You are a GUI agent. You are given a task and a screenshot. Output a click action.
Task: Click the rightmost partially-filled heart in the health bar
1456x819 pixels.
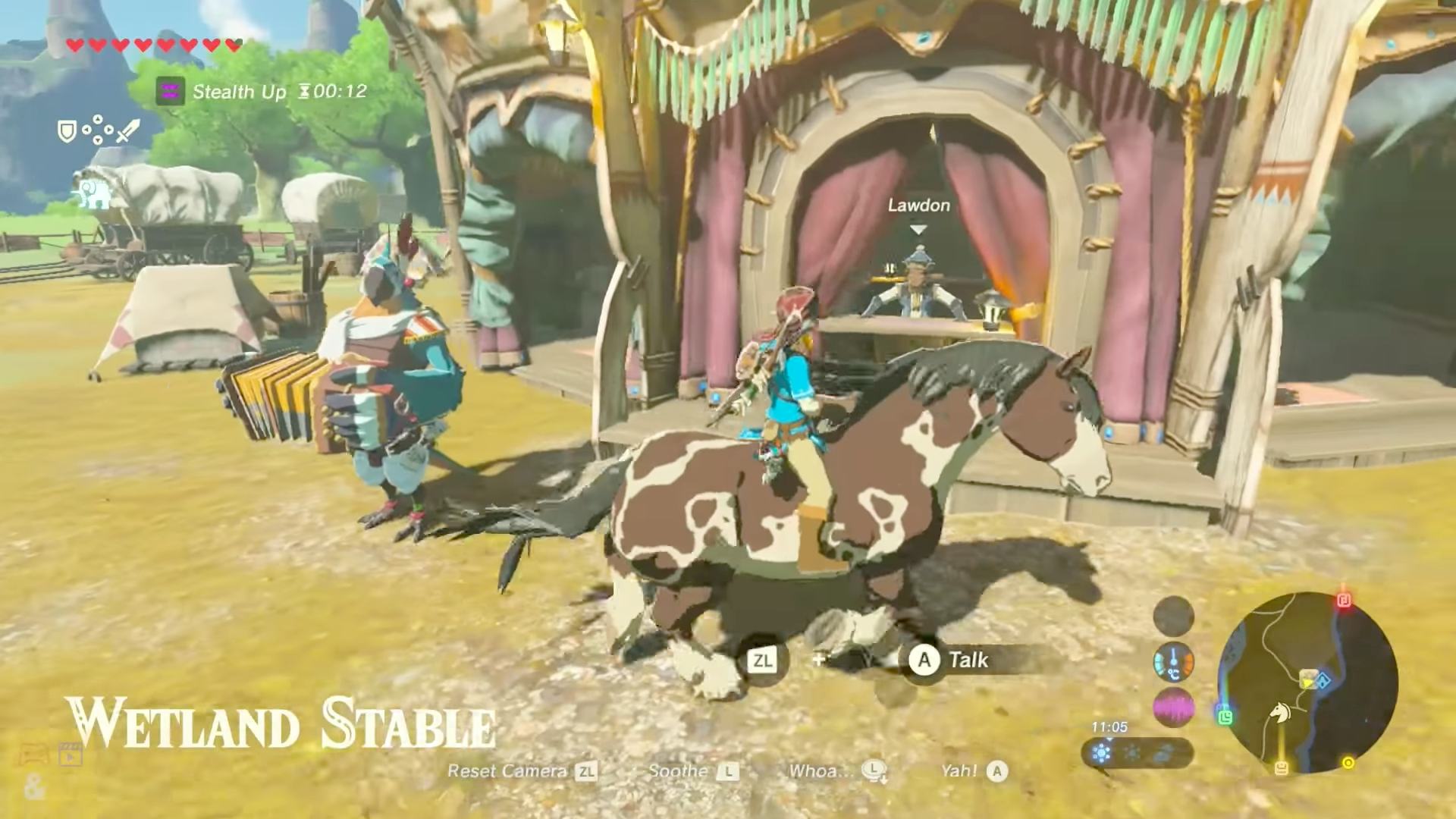click(232, 45)
